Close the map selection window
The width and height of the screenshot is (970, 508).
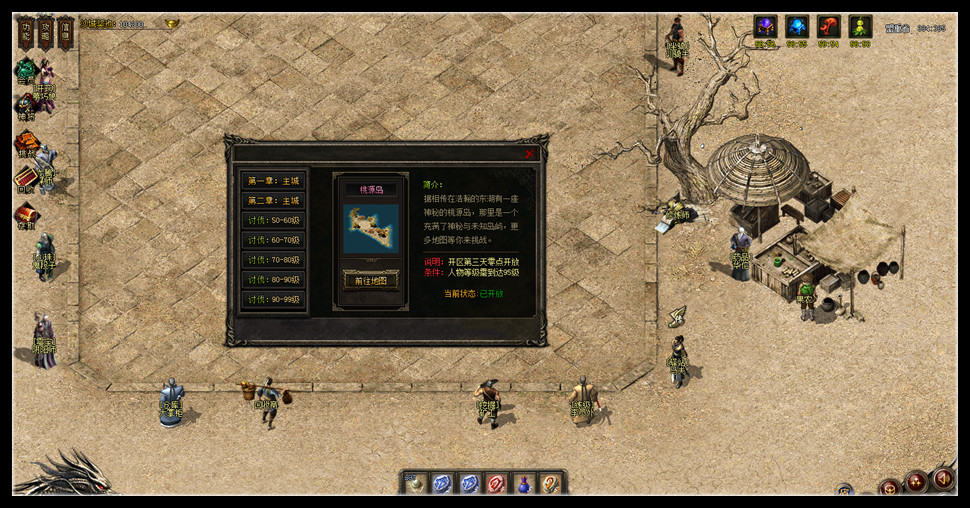[x=529, y=154]
